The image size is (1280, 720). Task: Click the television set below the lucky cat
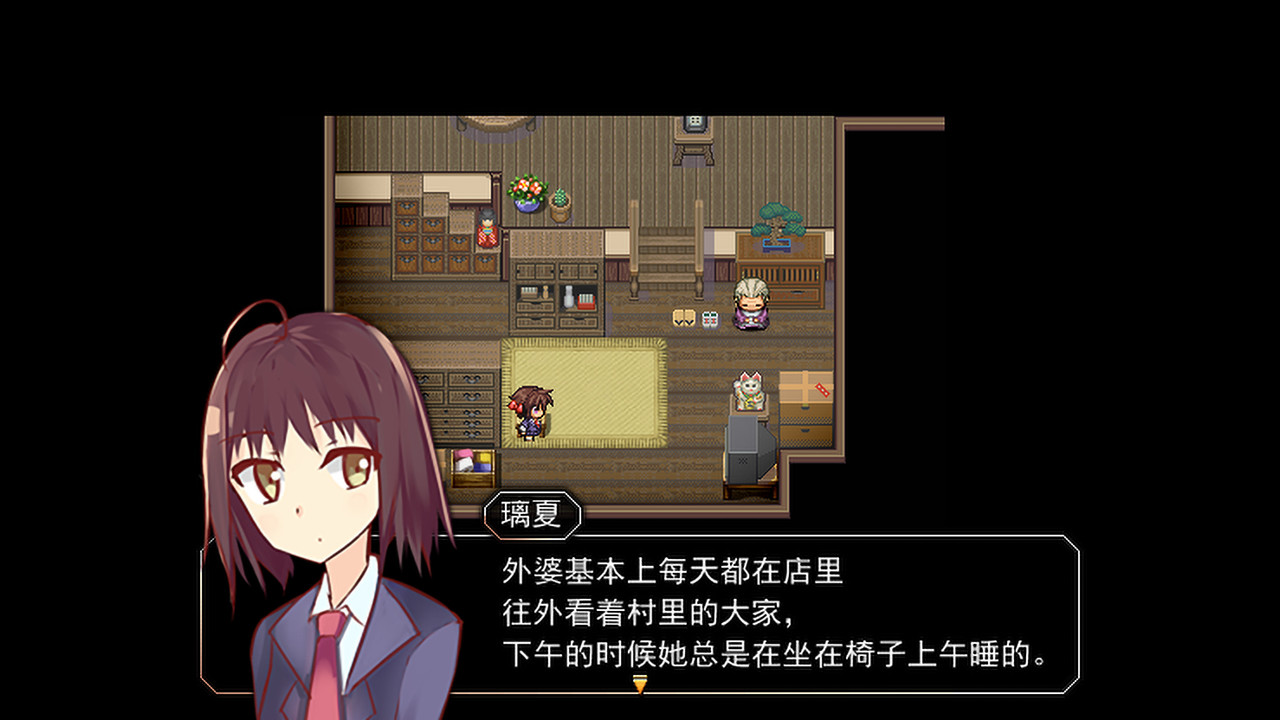pyautogui.click(x=748, y=450)
